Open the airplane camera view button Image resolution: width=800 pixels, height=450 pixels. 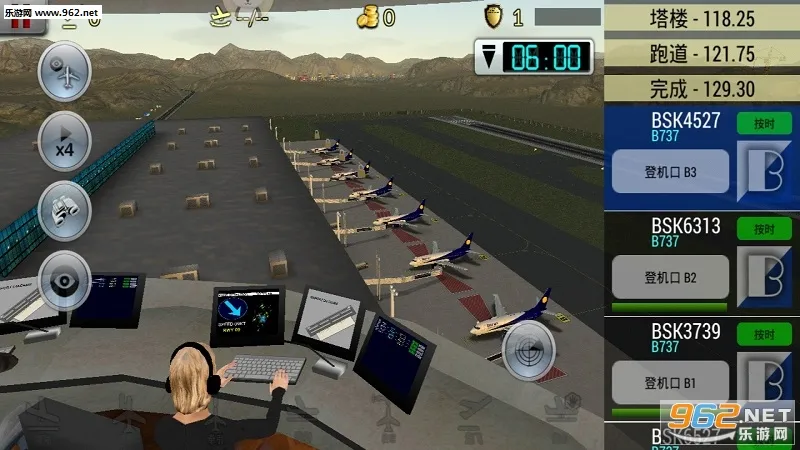pyautogui.click(x=64, y=73)
